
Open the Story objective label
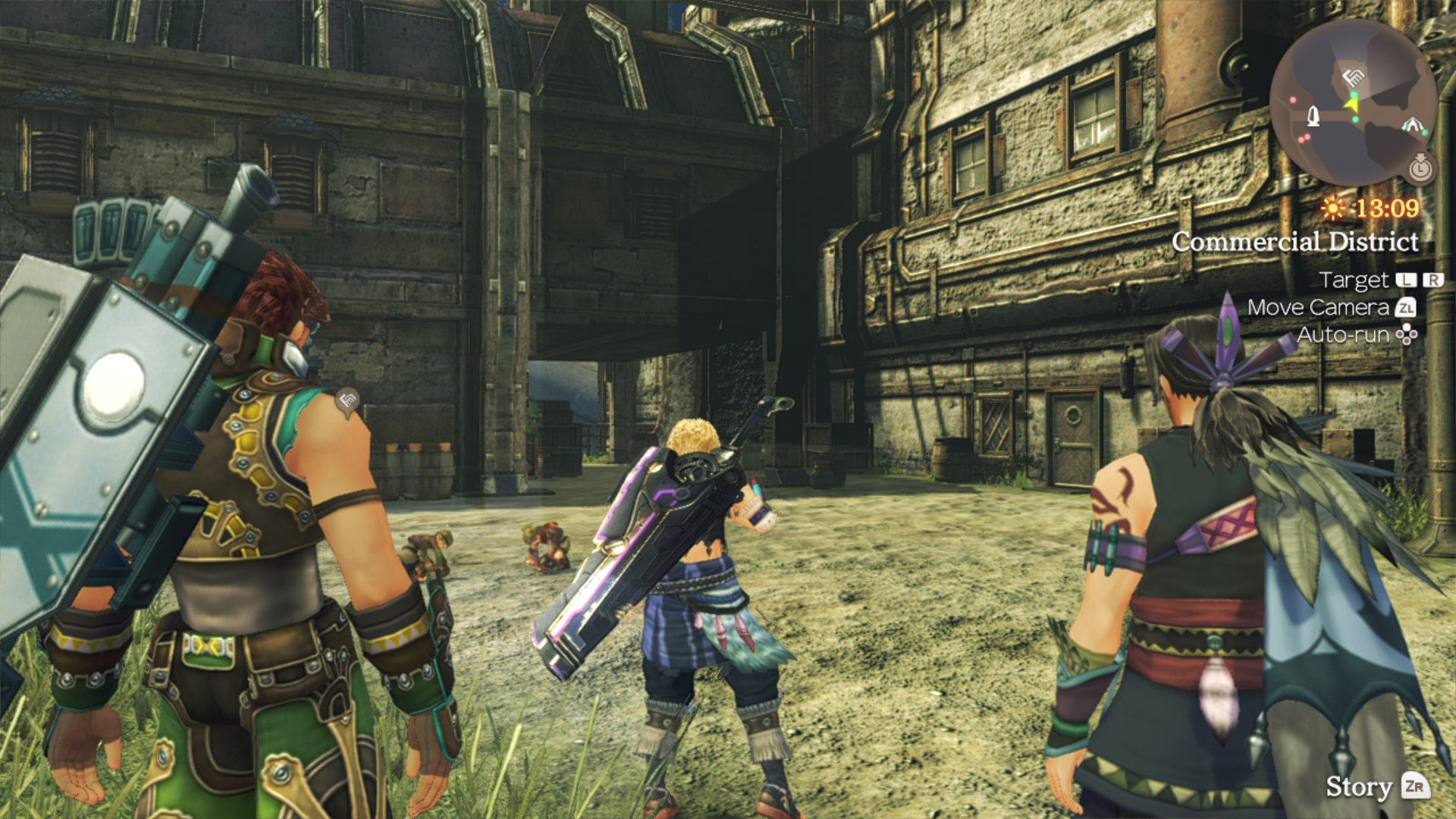pyautogui.click(x=1358, y=786)
